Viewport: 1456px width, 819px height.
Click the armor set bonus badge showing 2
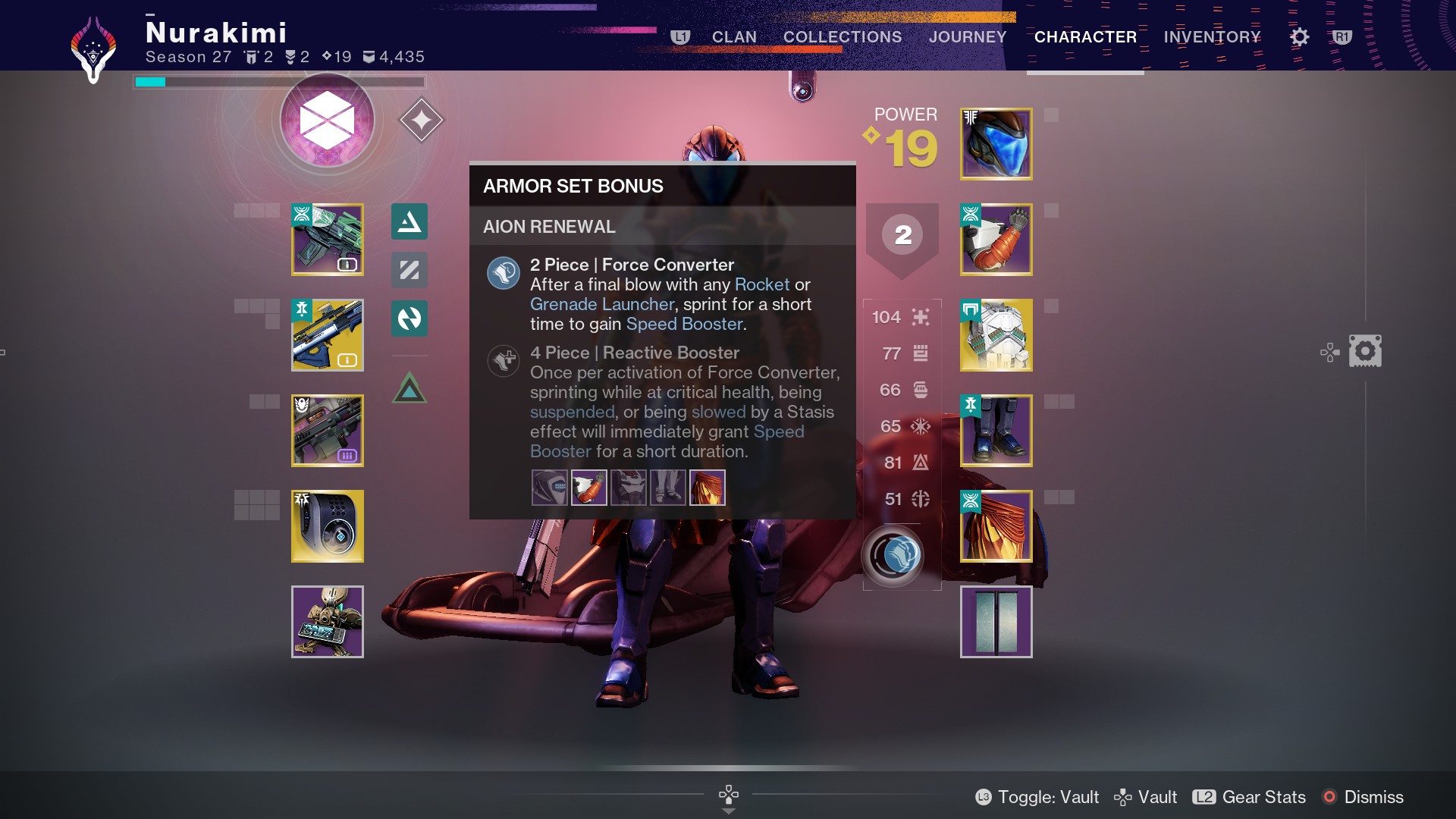[x=902, y=235]
